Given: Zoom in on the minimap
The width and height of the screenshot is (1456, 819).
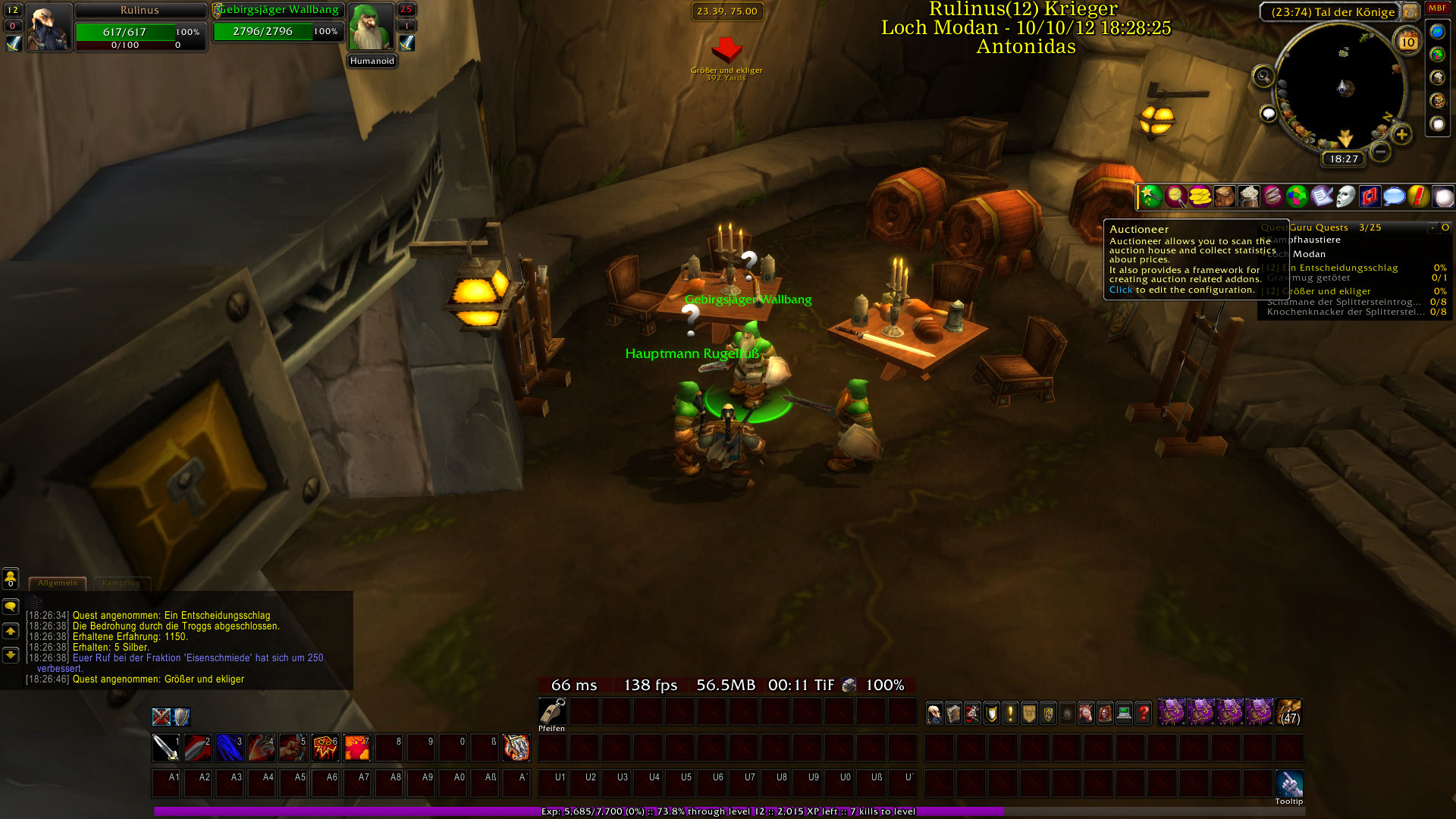Looking at the screenshot, I should [1401, 135].
